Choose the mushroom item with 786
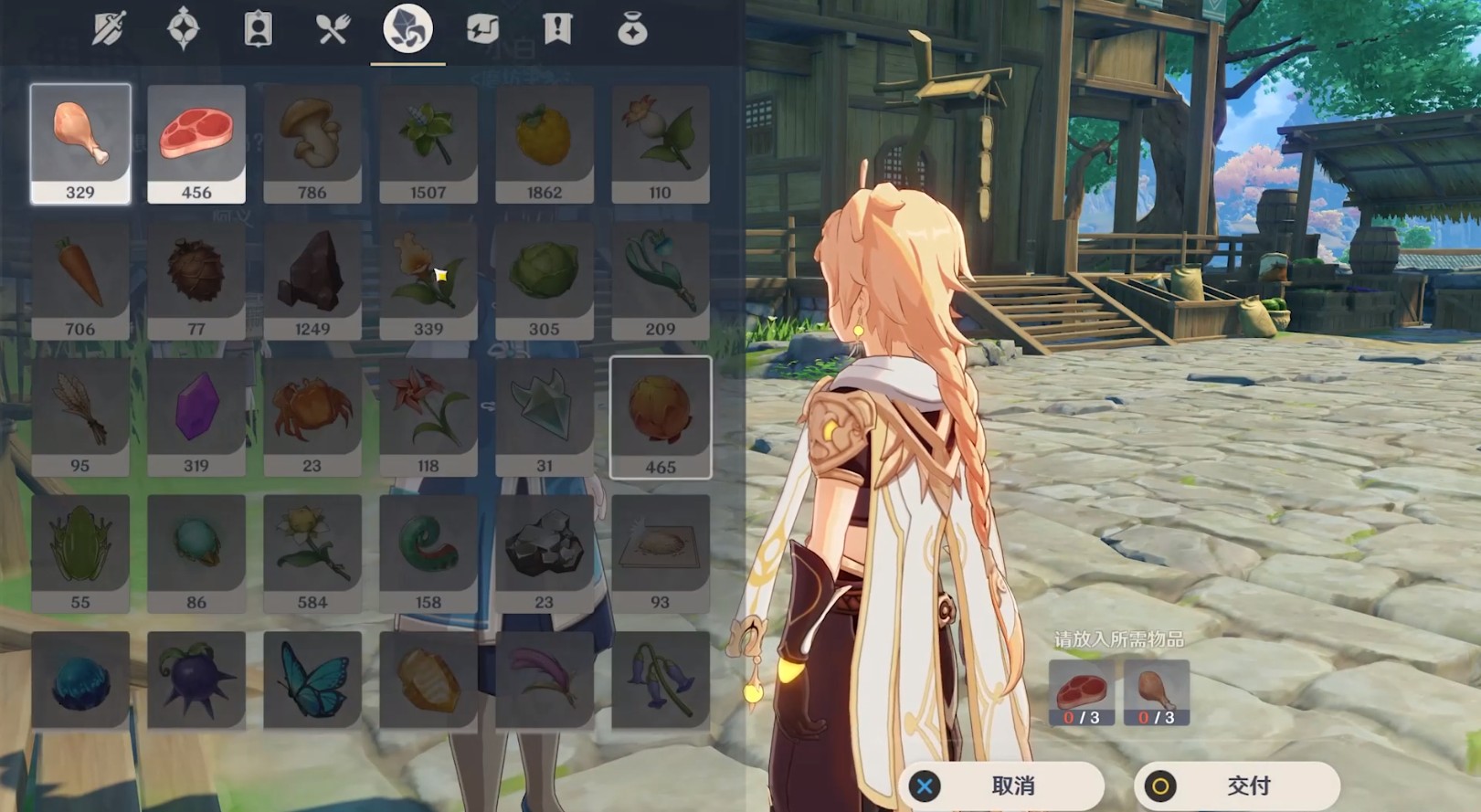1481x812 pixels. (x=312, y=143)
